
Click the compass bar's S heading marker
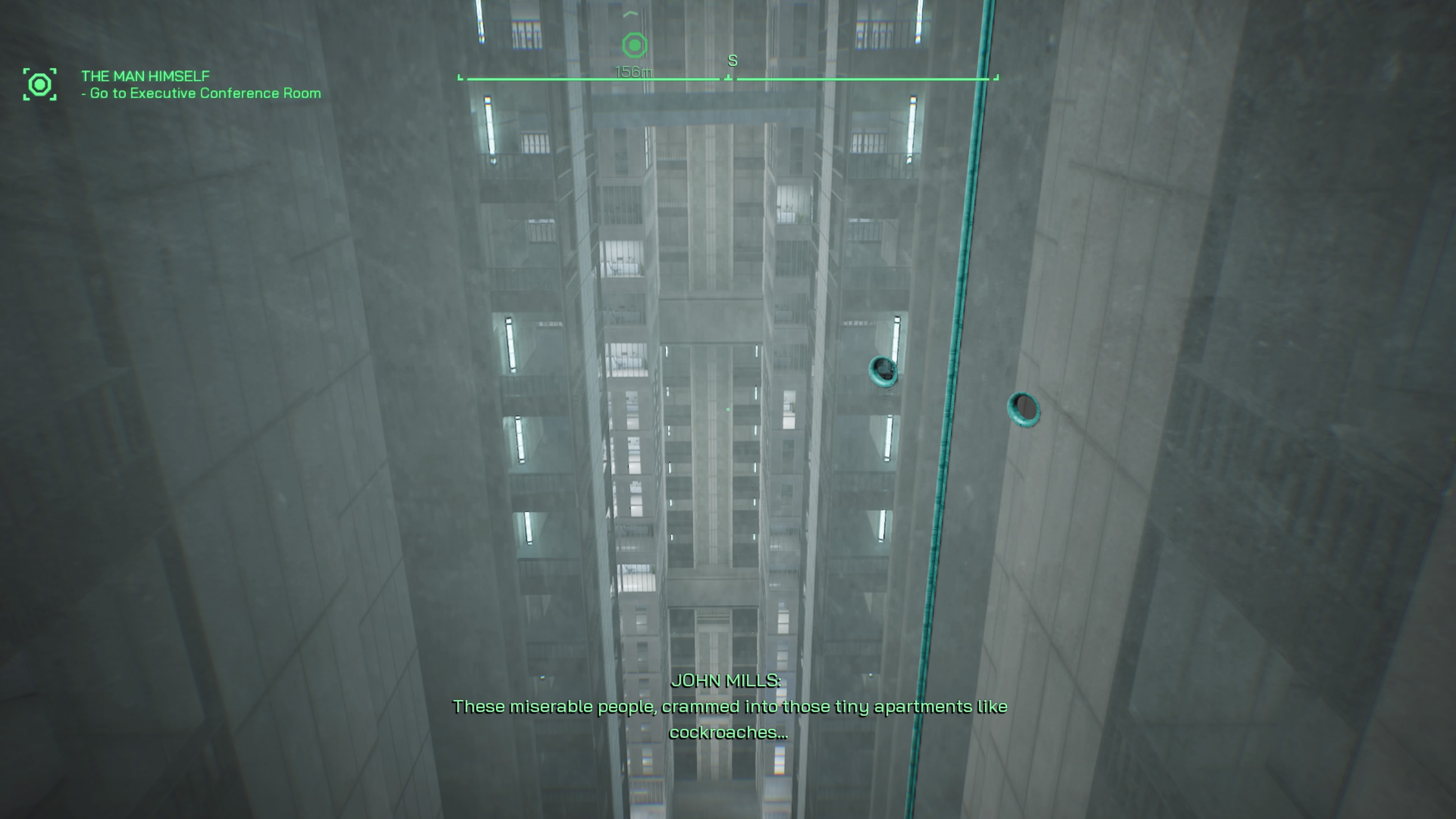tap(732, 61)
